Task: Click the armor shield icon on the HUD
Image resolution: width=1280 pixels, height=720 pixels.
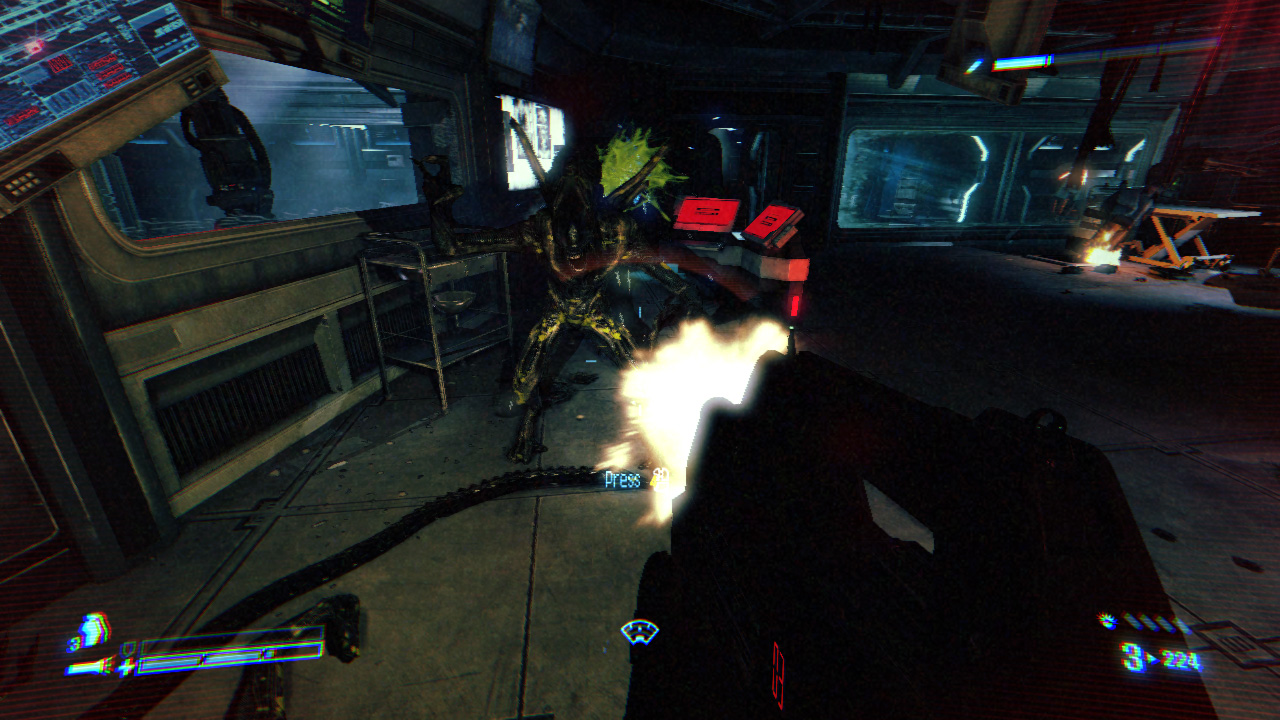Action: click(128, 650)
